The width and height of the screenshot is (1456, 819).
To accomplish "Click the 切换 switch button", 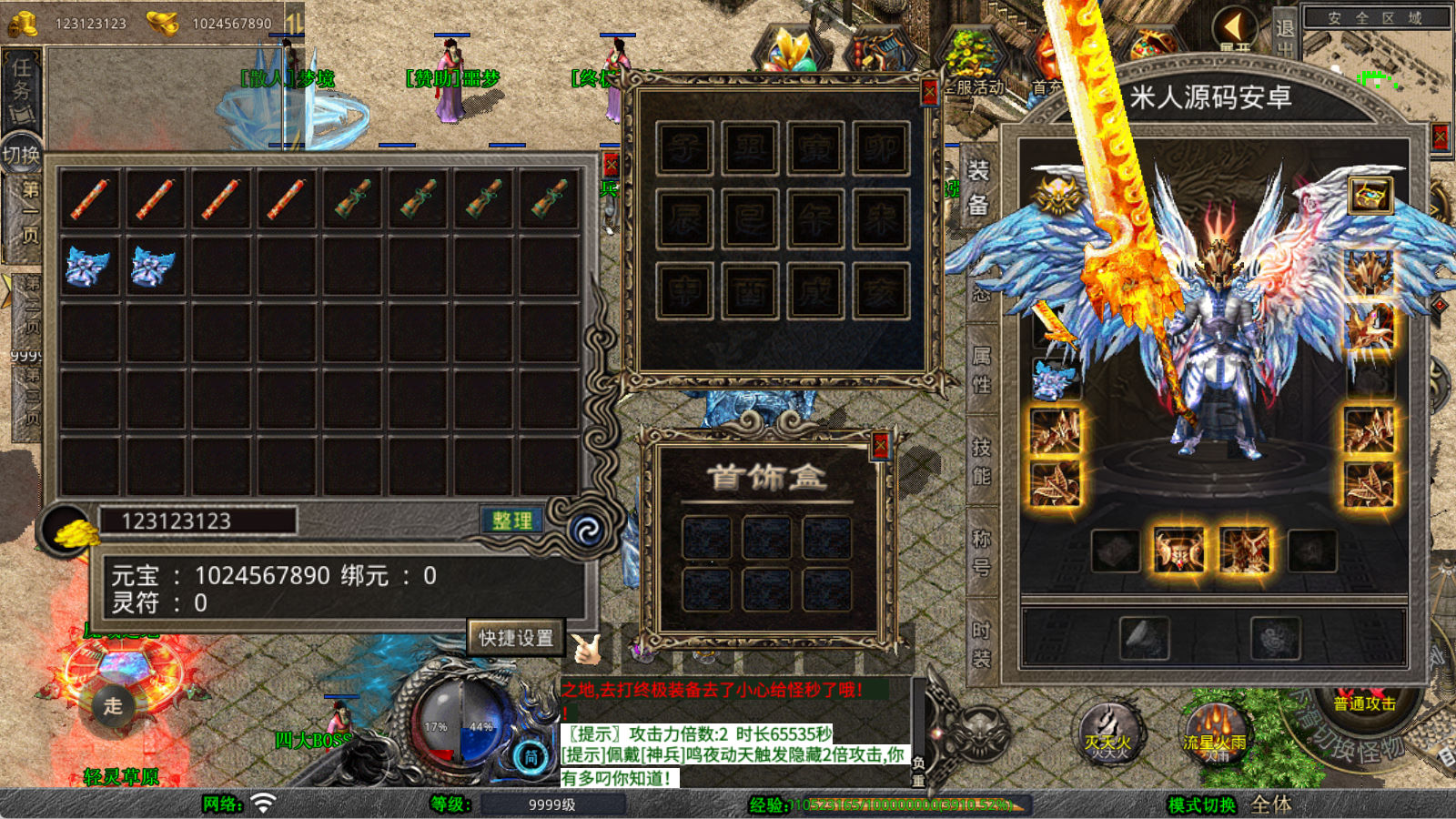I will point(21,155).
